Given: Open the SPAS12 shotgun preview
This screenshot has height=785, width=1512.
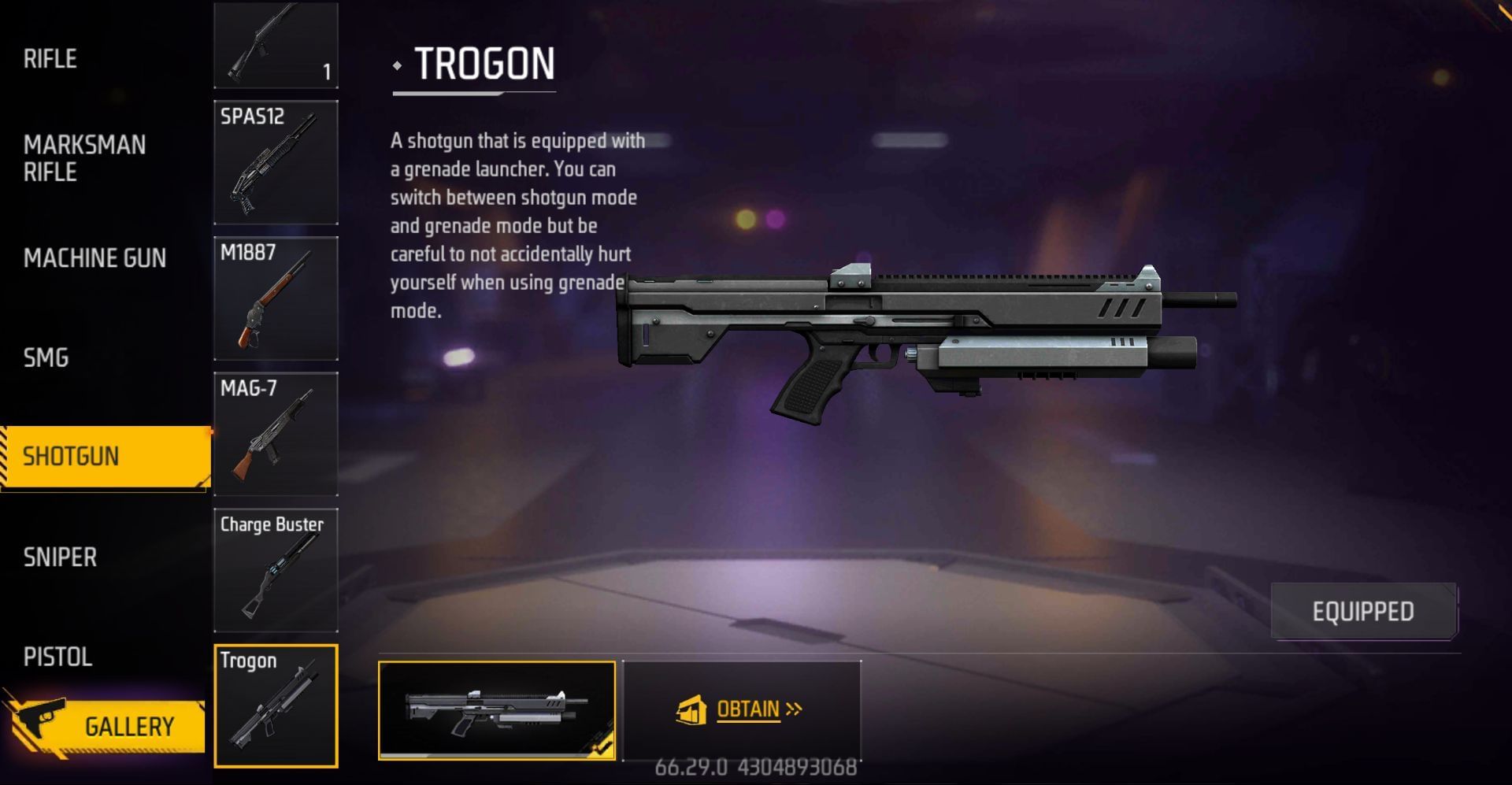Looking at the screenshot, I should 275,161.
